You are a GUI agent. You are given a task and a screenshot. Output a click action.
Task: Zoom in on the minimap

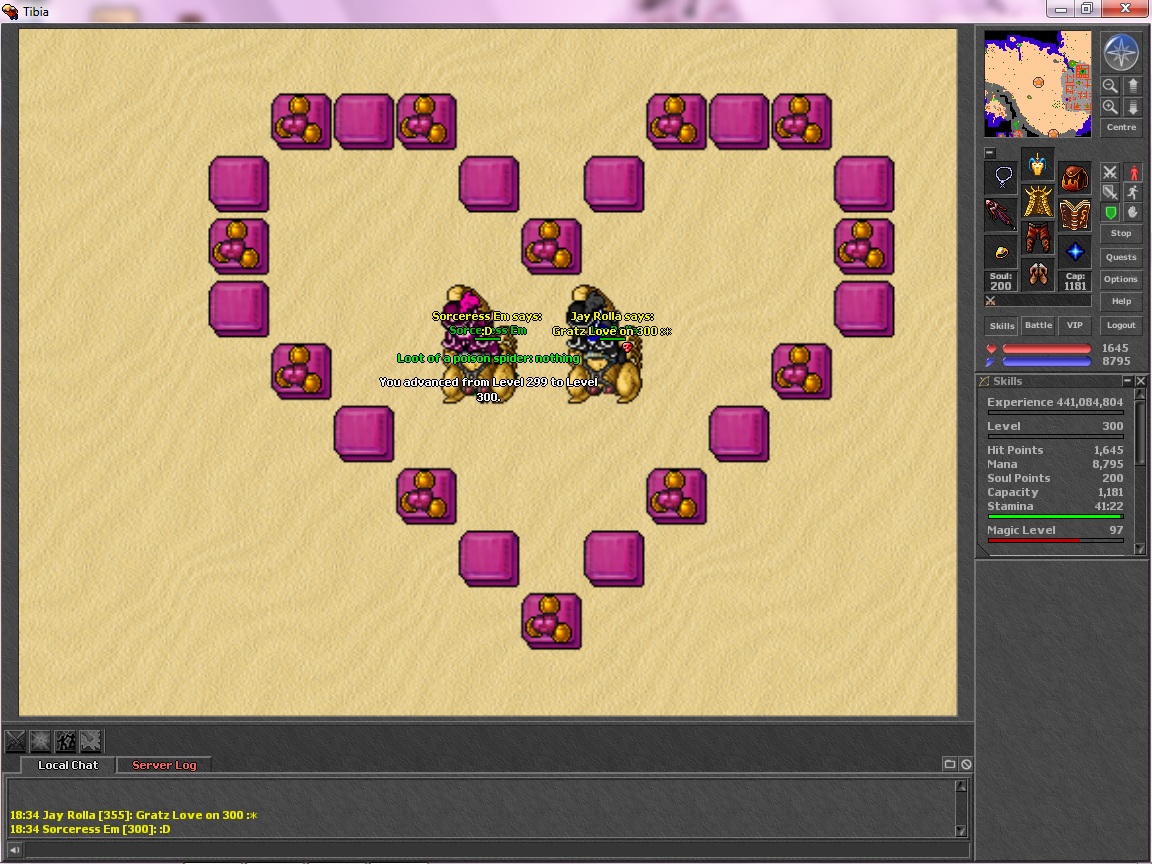[x=1110, y=106]
